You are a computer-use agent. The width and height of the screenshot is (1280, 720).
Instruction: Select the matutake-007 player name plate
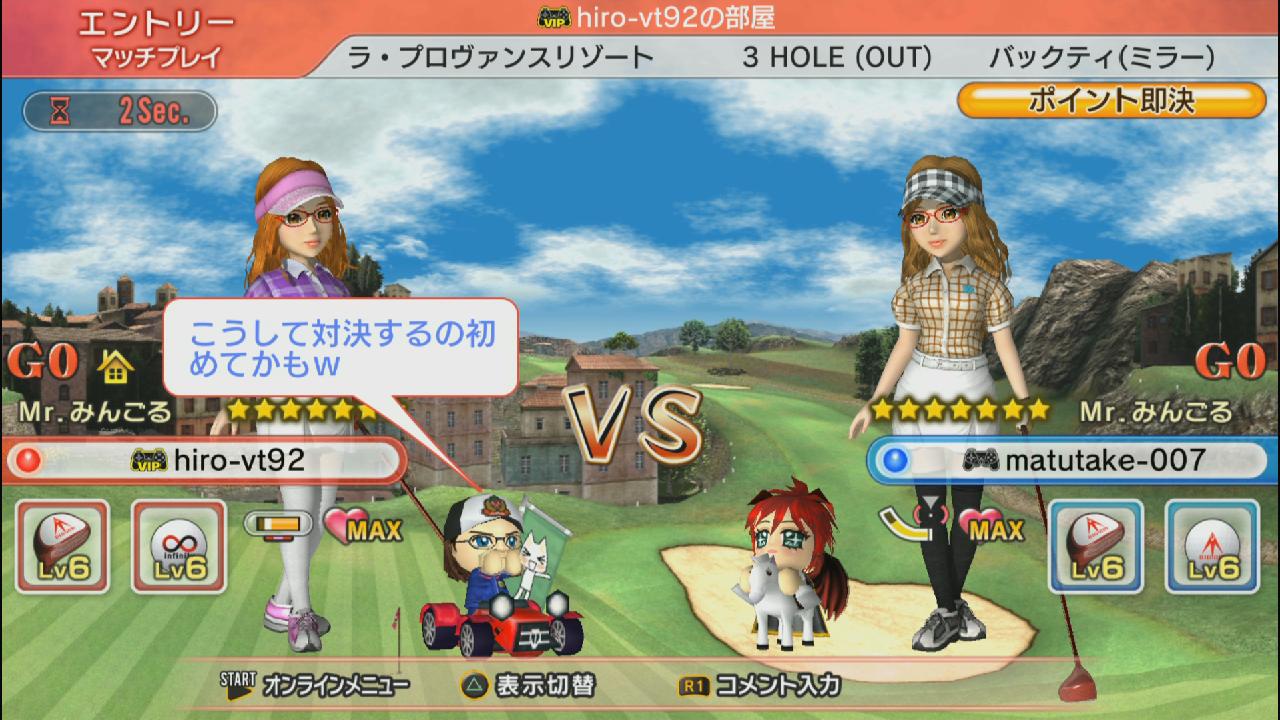(x=1070, y=460)
